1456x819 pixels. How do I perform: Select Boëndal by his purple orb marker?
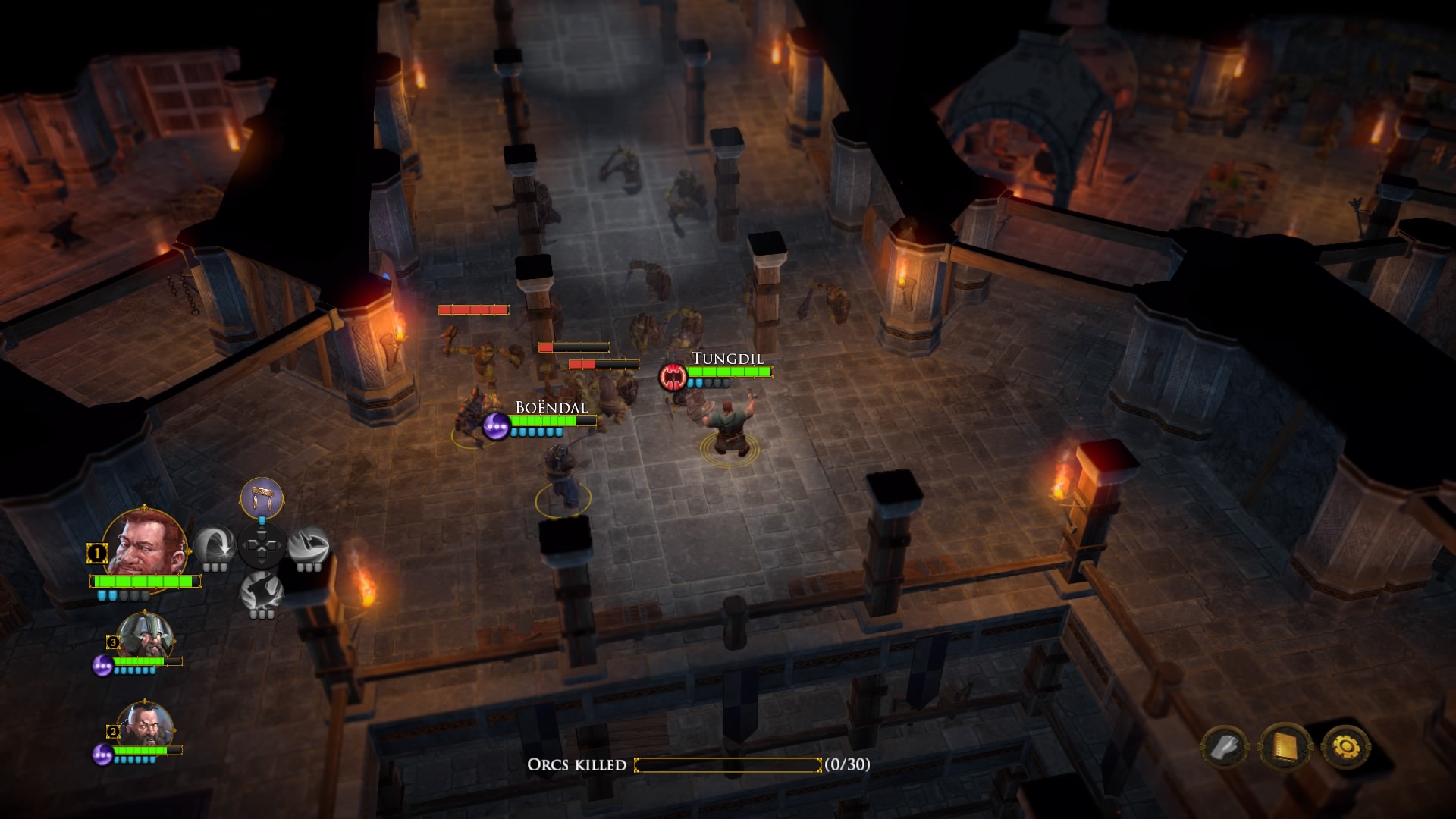(x=496, y=426)
